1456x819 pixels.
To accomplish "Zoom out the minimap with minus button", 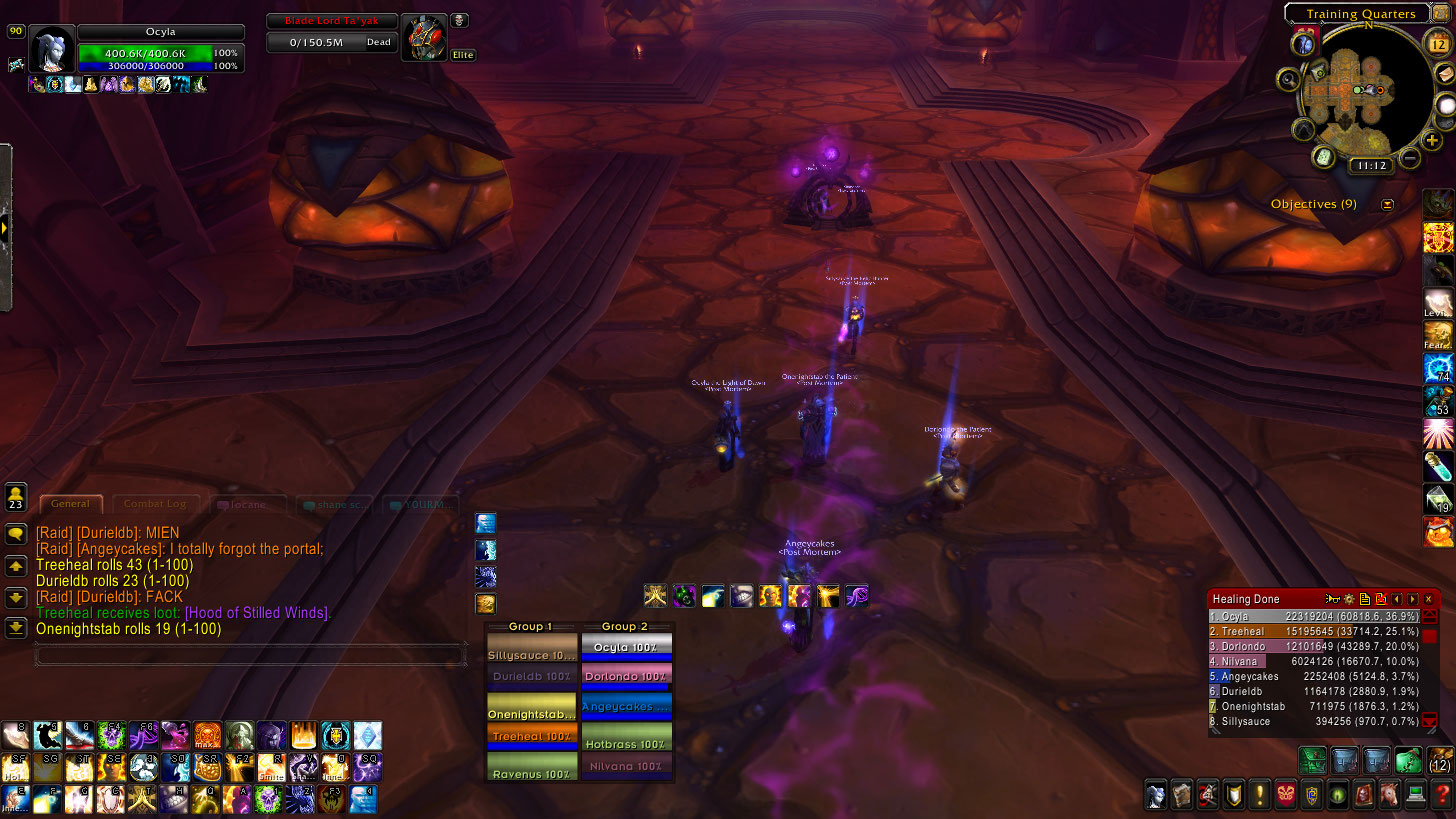I will pyautogui.click(x=1410, y=157).
